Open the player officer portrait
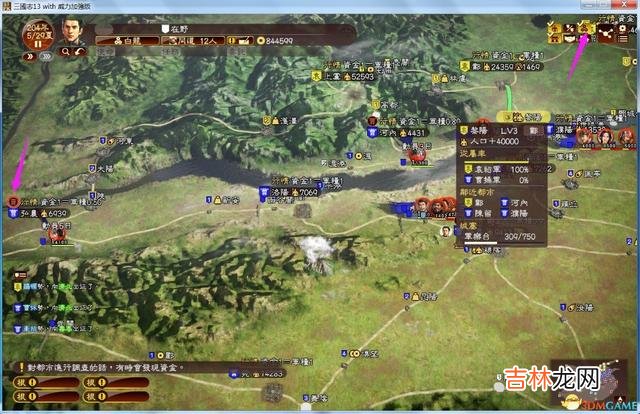Image resolution: width=640 pixels, height=414 pixels. pos(72,30)
